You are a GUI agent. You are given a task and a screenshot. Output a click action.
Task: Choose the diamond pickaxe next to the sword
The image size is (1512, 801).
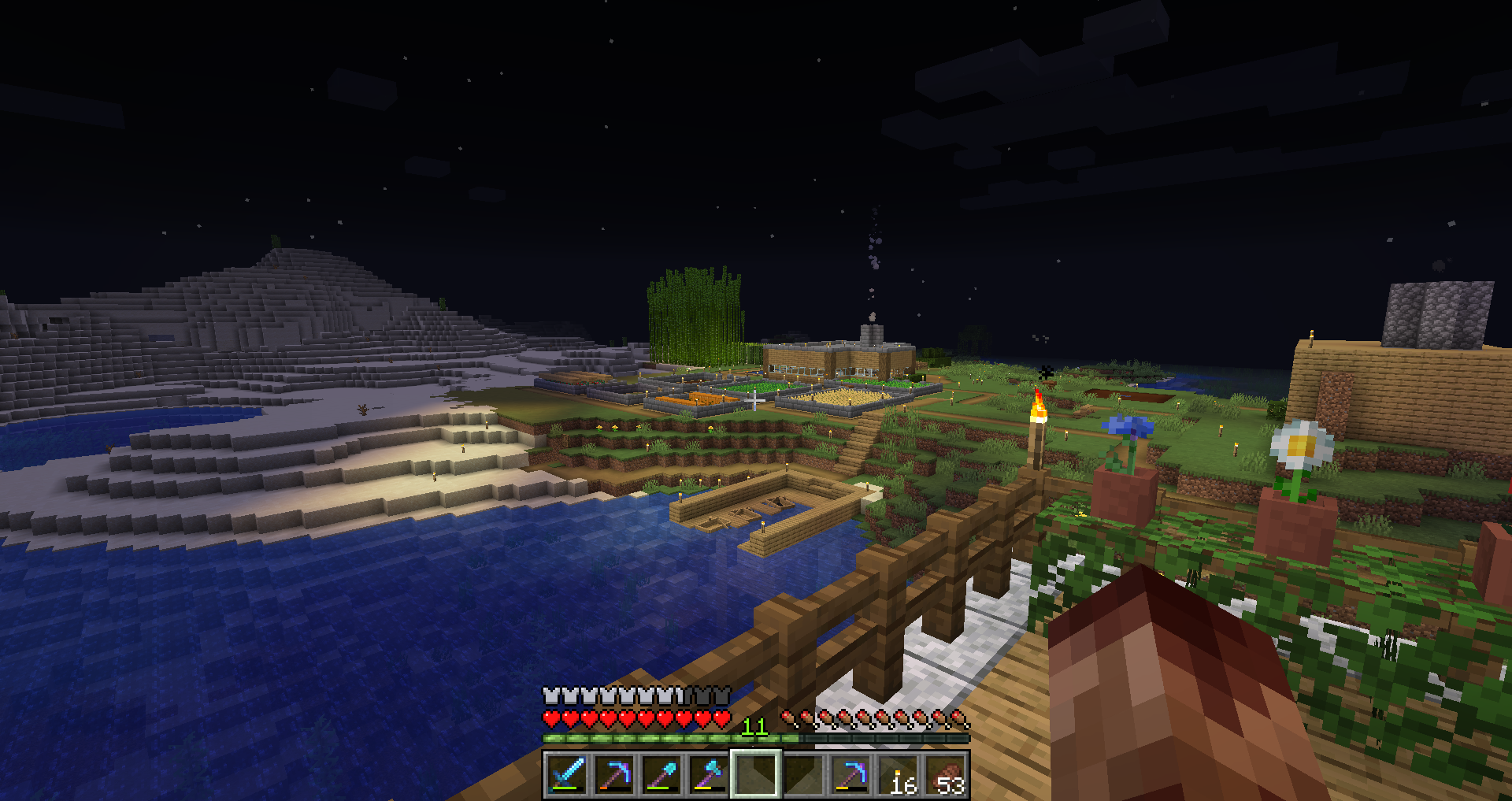pos(614,774)
